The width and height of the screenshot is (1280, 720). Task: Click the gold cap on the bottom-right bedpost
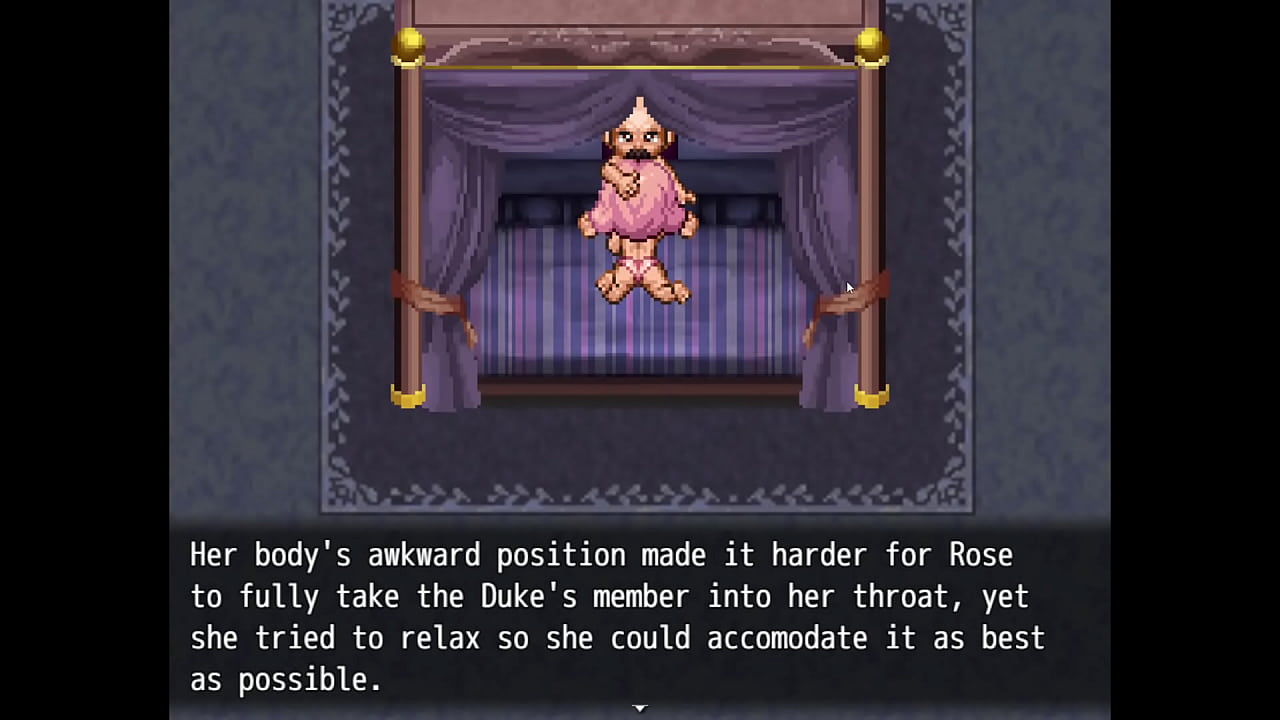point(872,396)
